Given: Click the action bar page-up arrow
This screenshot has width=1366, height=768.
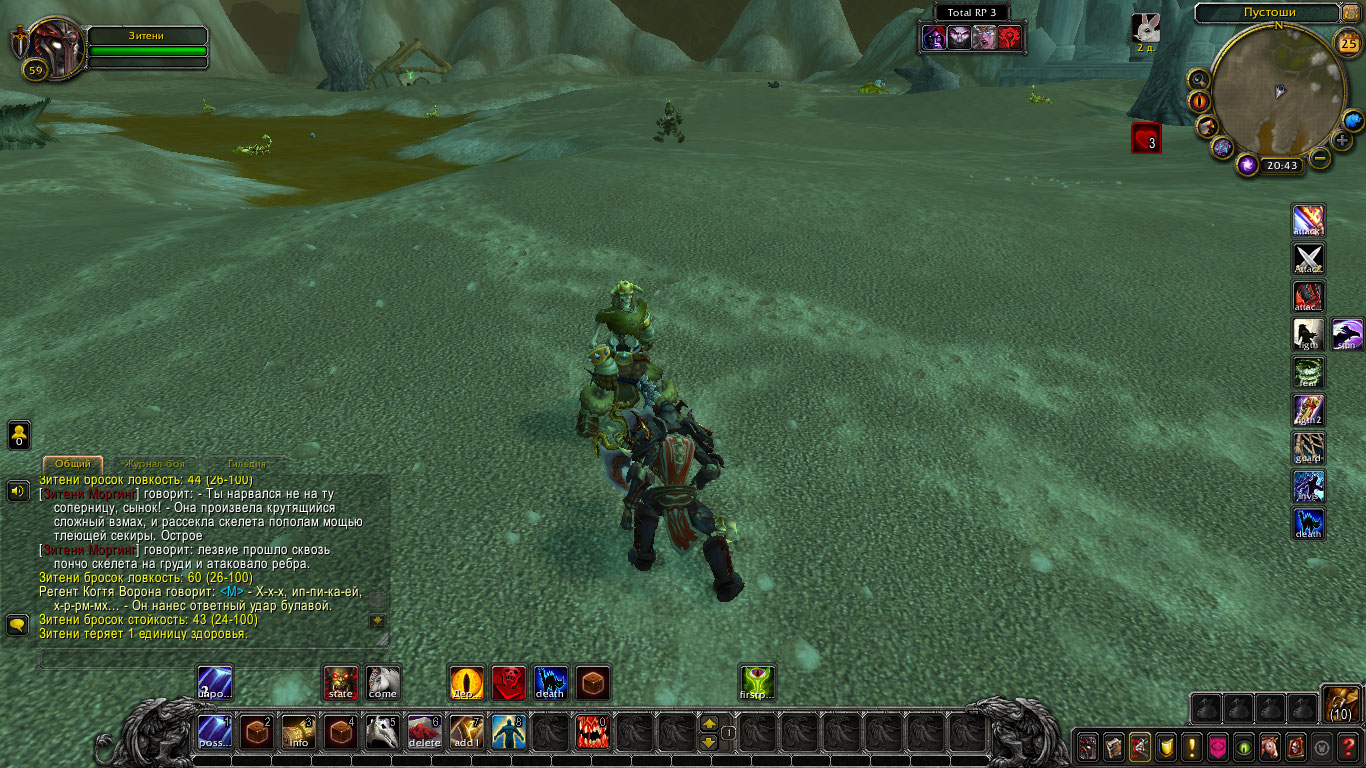Looking at the screenshot, I should click(x=709, y=723).
